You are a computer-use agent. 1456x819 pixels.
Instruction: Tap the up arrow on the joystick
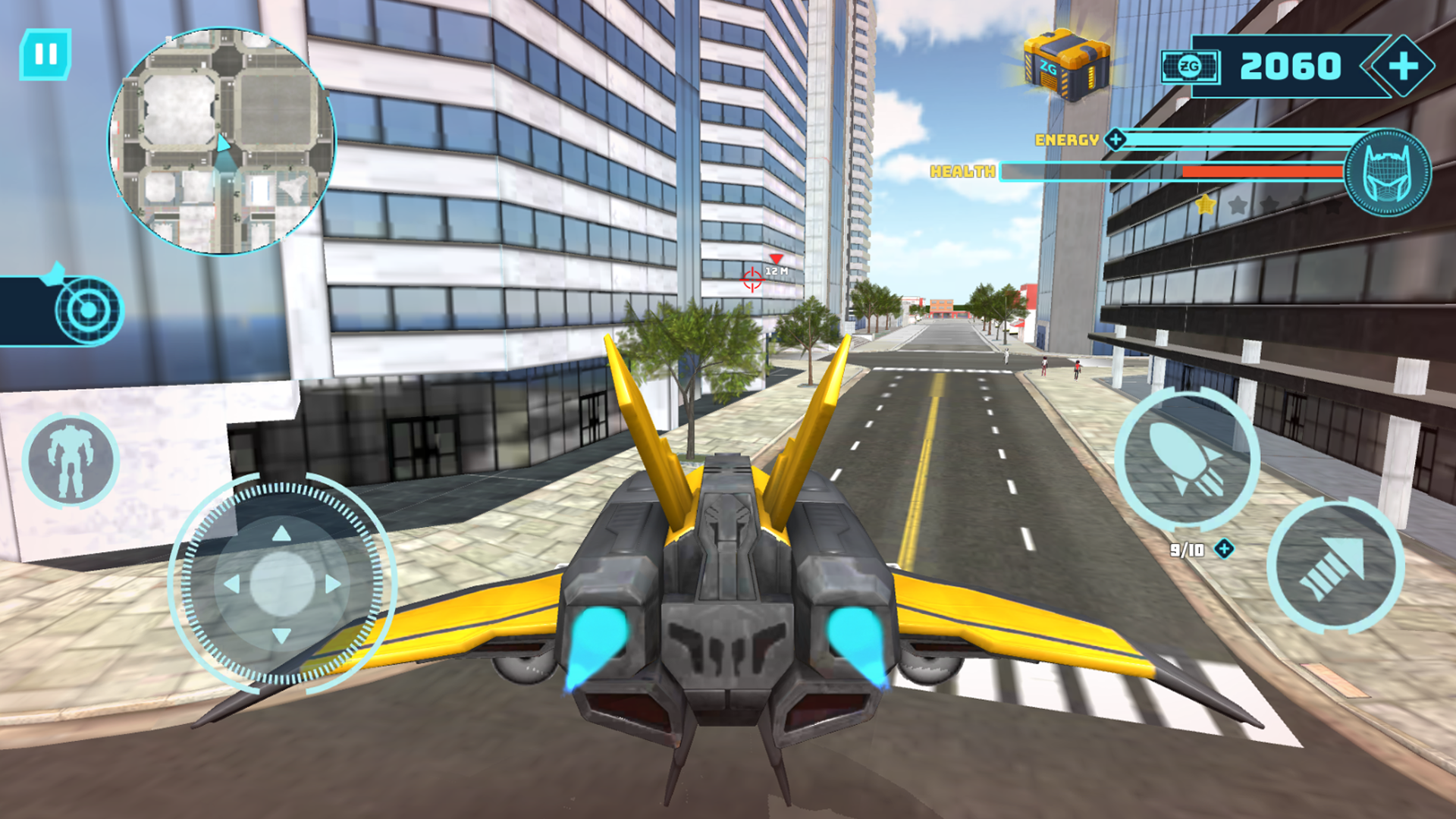[x=281, y=532]
